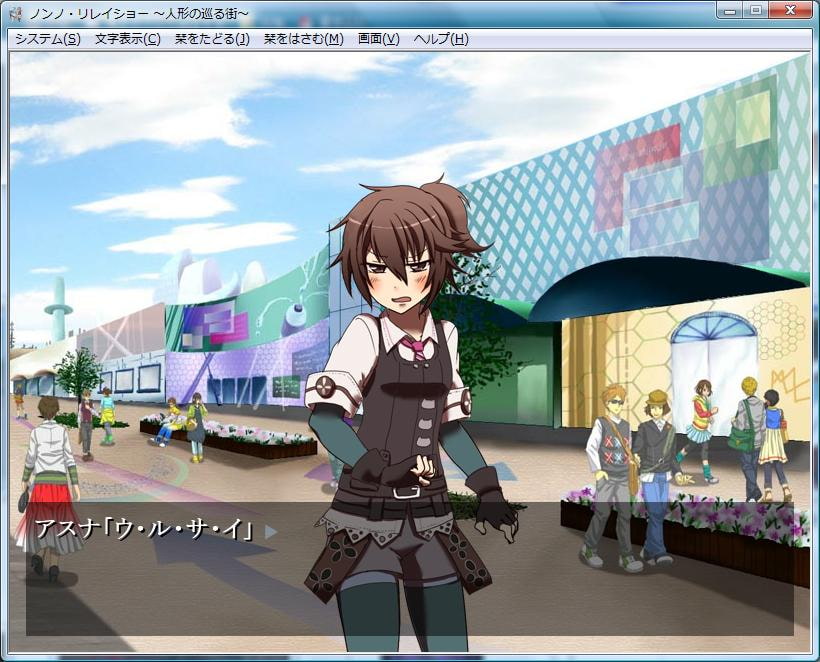Viewport: 820px width, 662px height.
Task: Open the システム(S) menu
Action: tap(47, 39)
